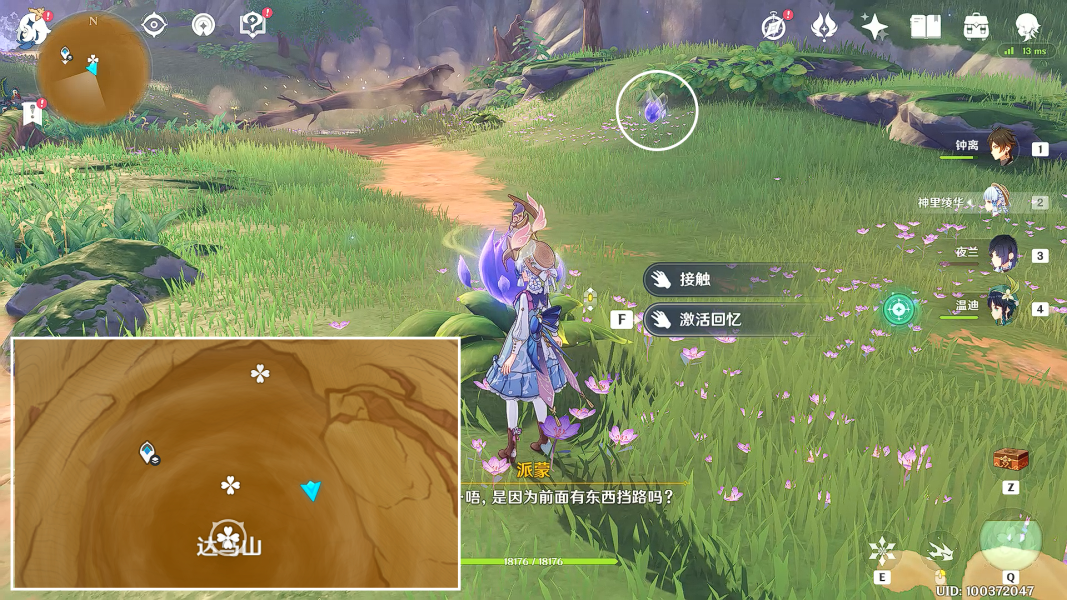Trigger the green elemental burst
This screenshot has height=600, width=1067.
(1011, 540)
